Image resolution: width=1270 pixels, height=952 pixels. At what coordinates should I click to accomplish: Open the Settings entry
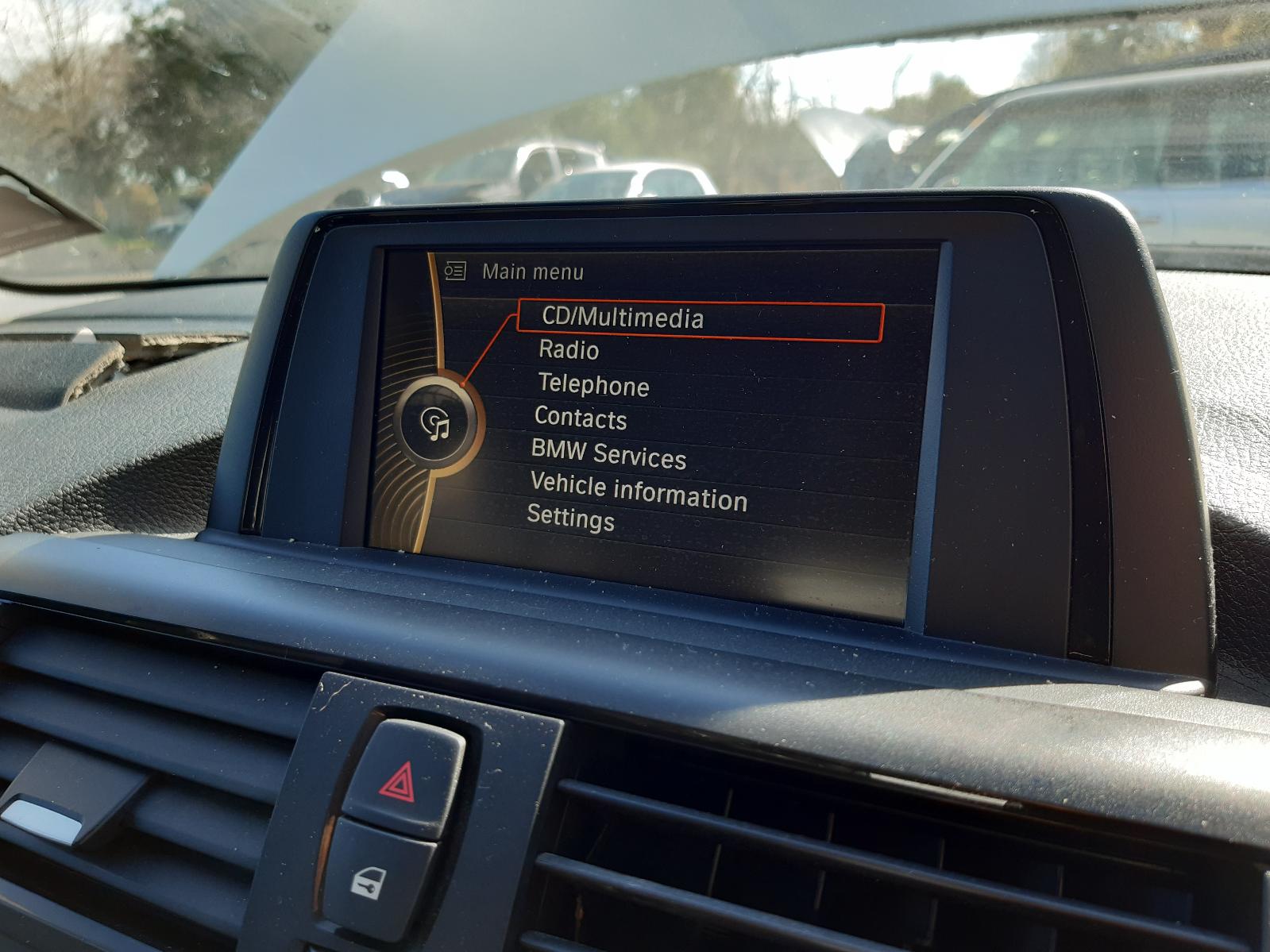pyautogui.click(x=570, y=519)
